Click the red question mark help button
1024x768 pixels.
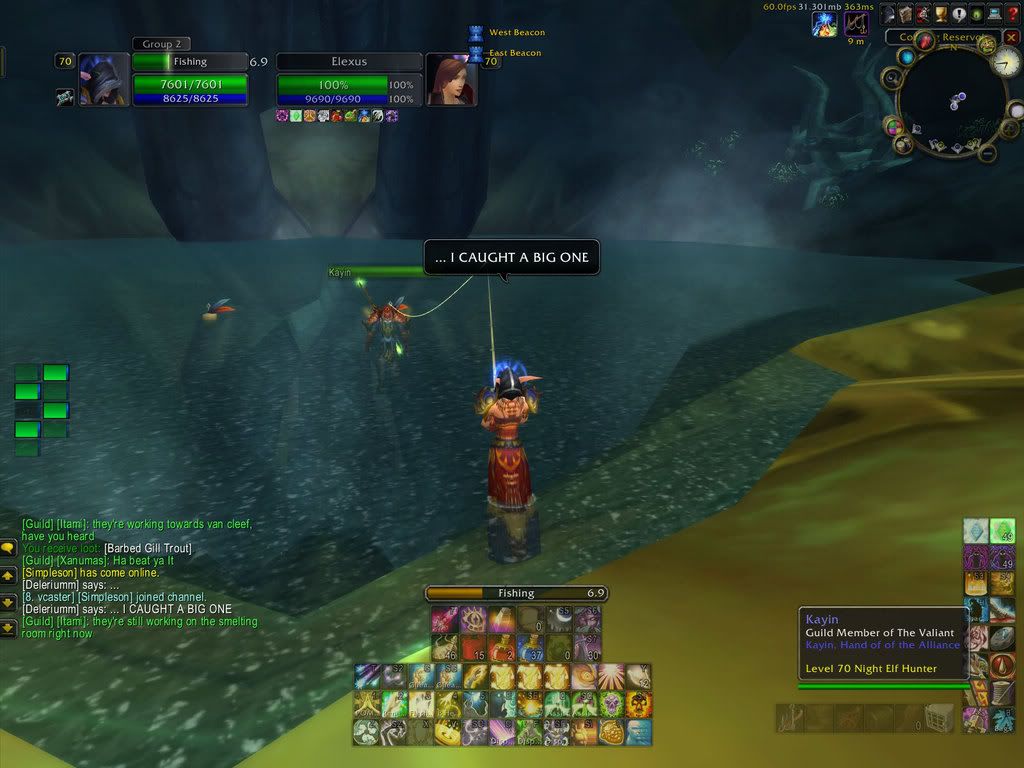click(1013, 13)
